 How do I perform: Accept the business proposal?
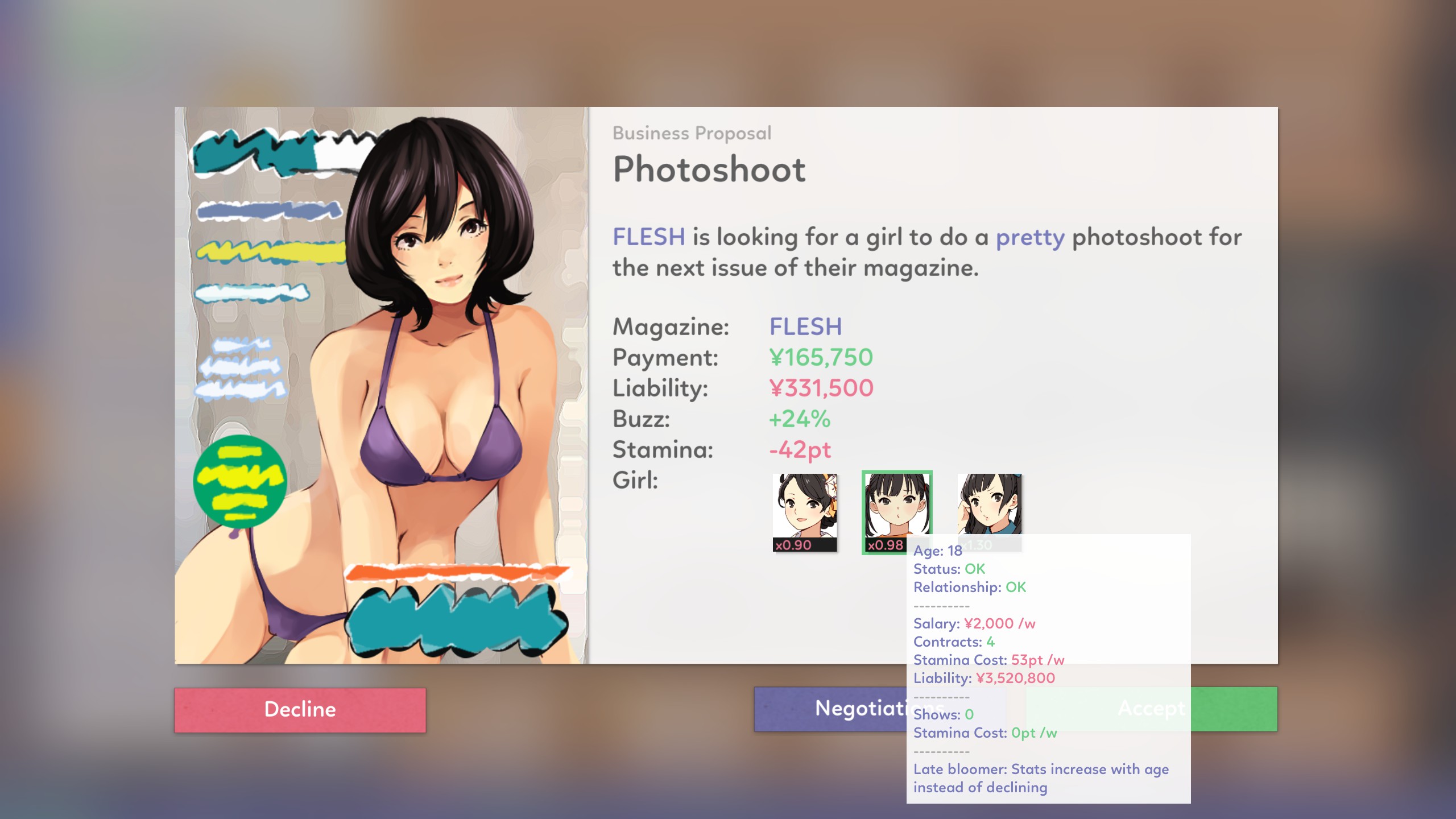coord(1234,709)
